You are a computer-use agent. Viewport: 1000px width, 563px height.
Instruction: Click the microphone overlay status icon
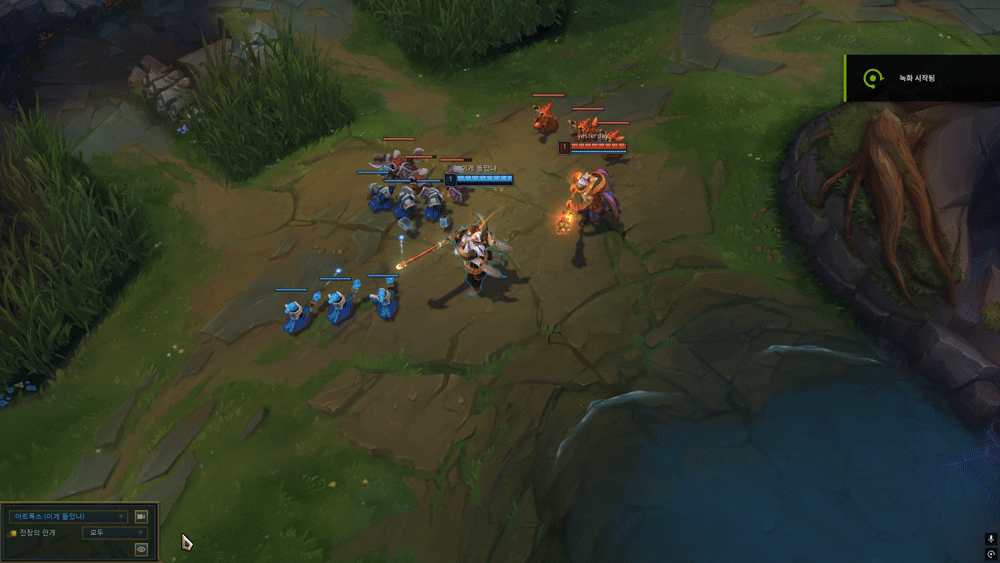[990, 539]
